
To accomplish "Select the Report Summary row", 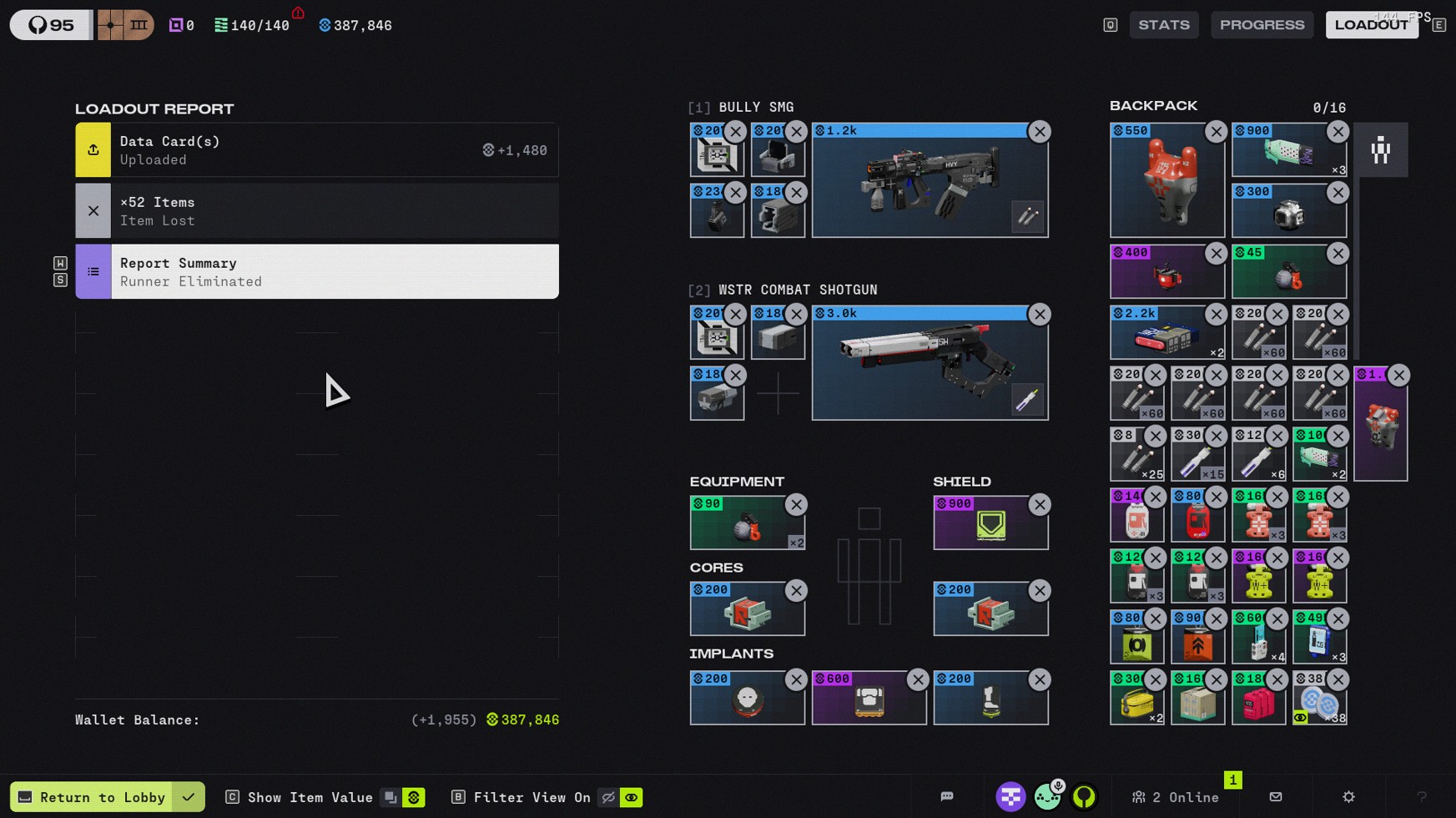I will click(x=317, y=272).
